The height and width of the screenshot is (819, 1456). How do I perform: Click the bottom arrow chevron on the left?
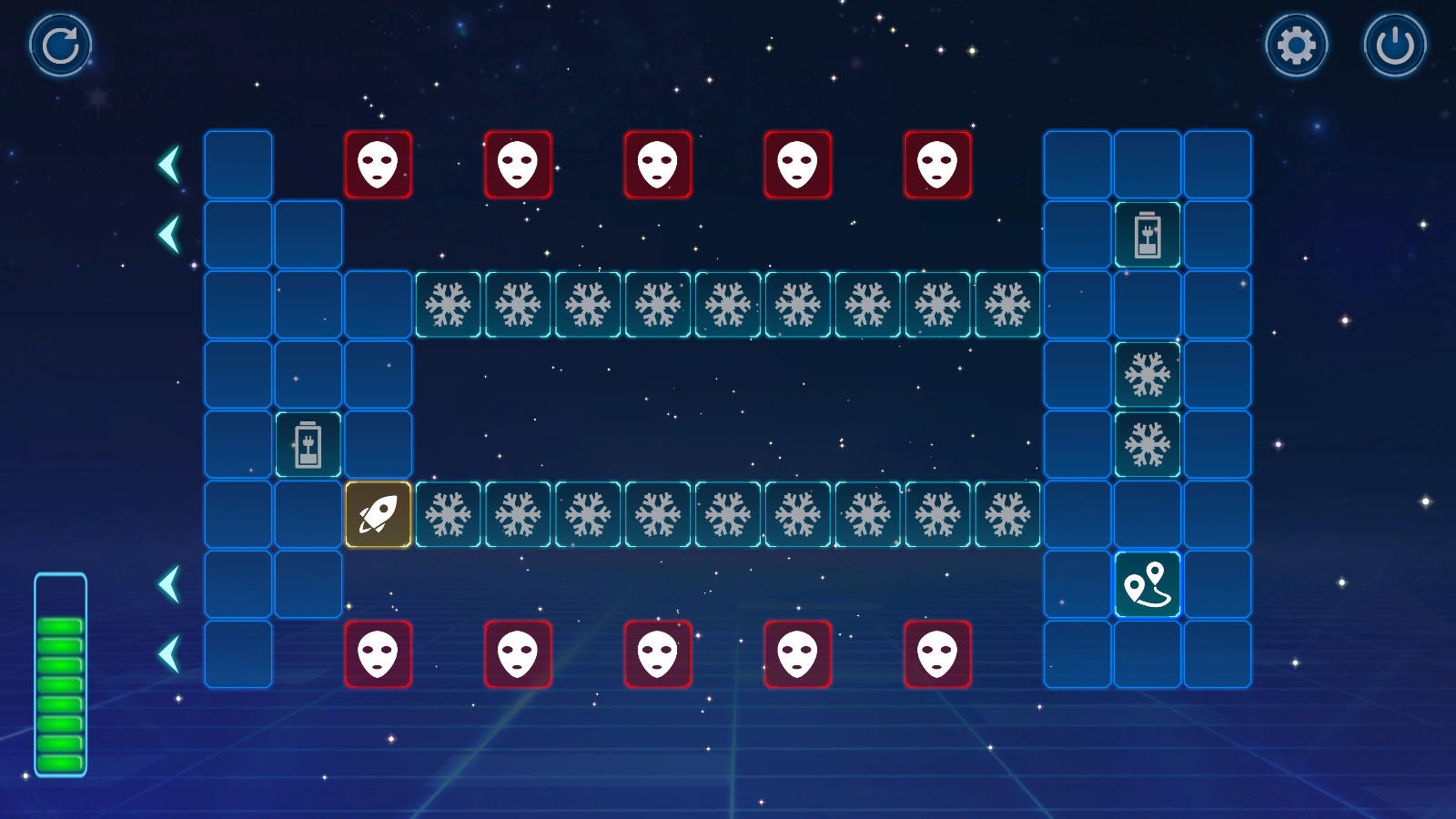(168, 651)
